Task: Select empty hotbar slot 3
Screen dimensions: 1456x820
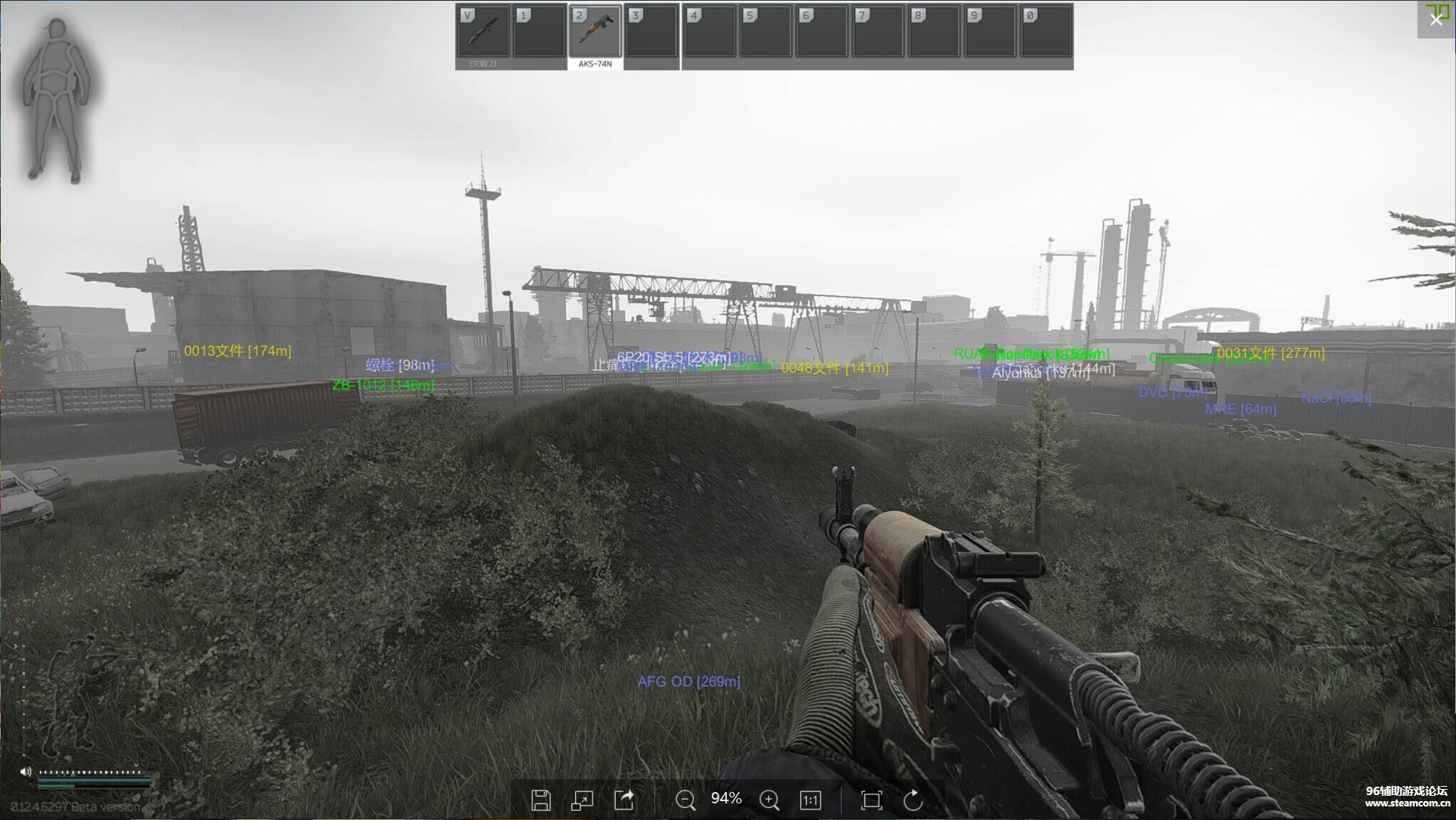Action: (x=651, y=32)
